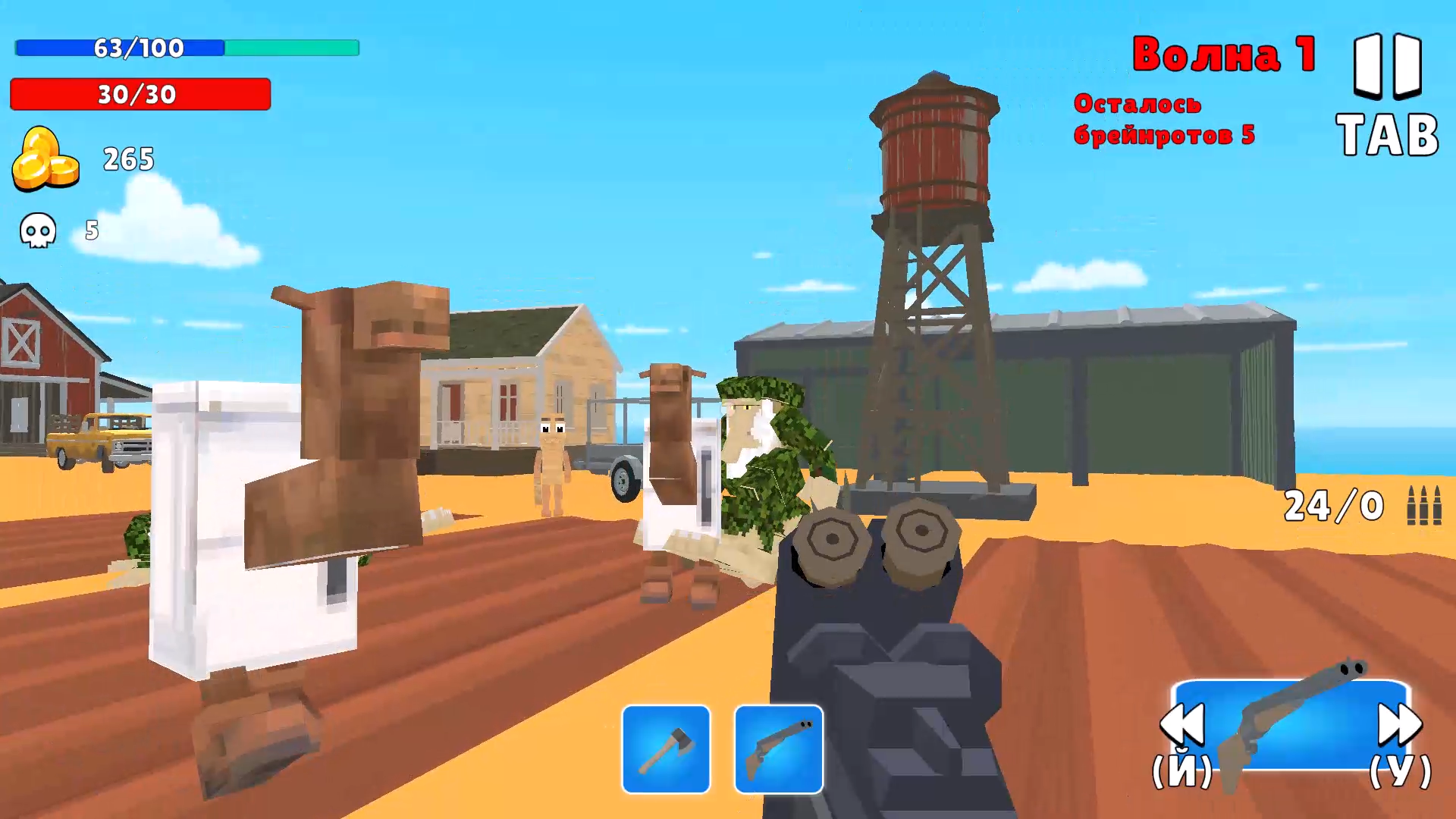The width and height of the screenshot is (1456, 819).
Task: Click the previous weapon arrow (Й)
Action: tap(1183, 724)
